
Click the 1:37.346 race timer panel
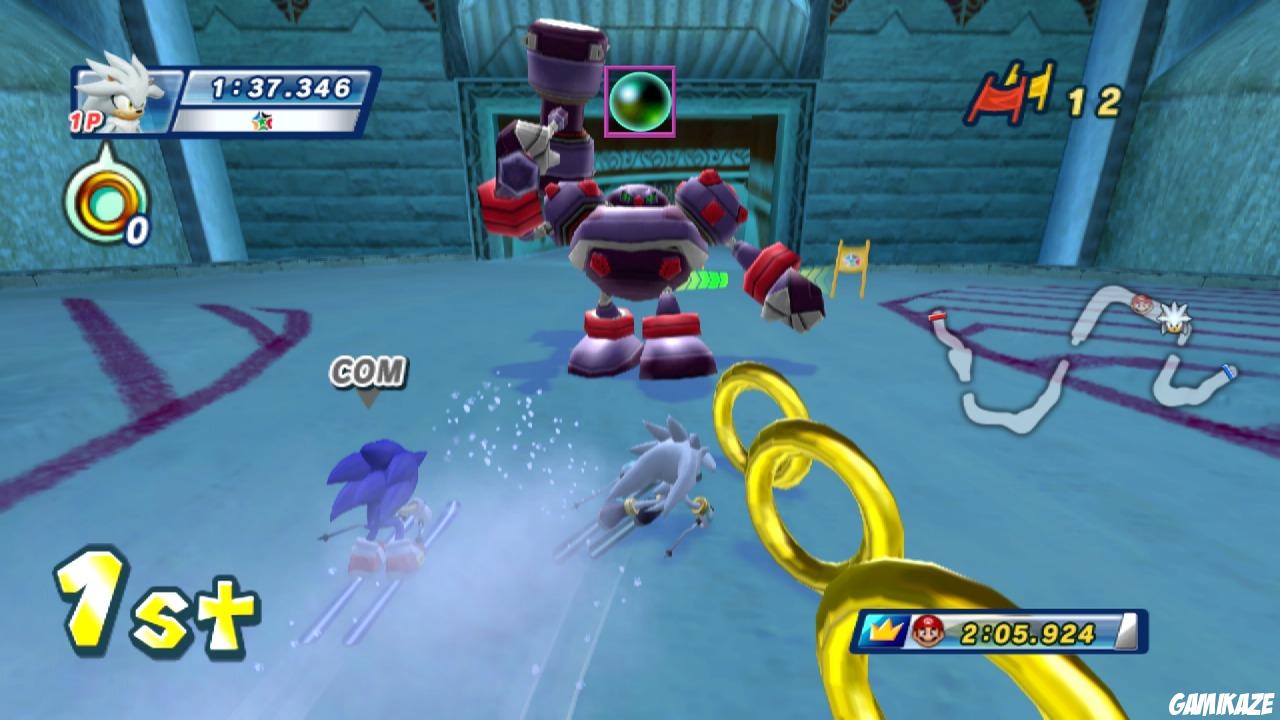[281, 86]
